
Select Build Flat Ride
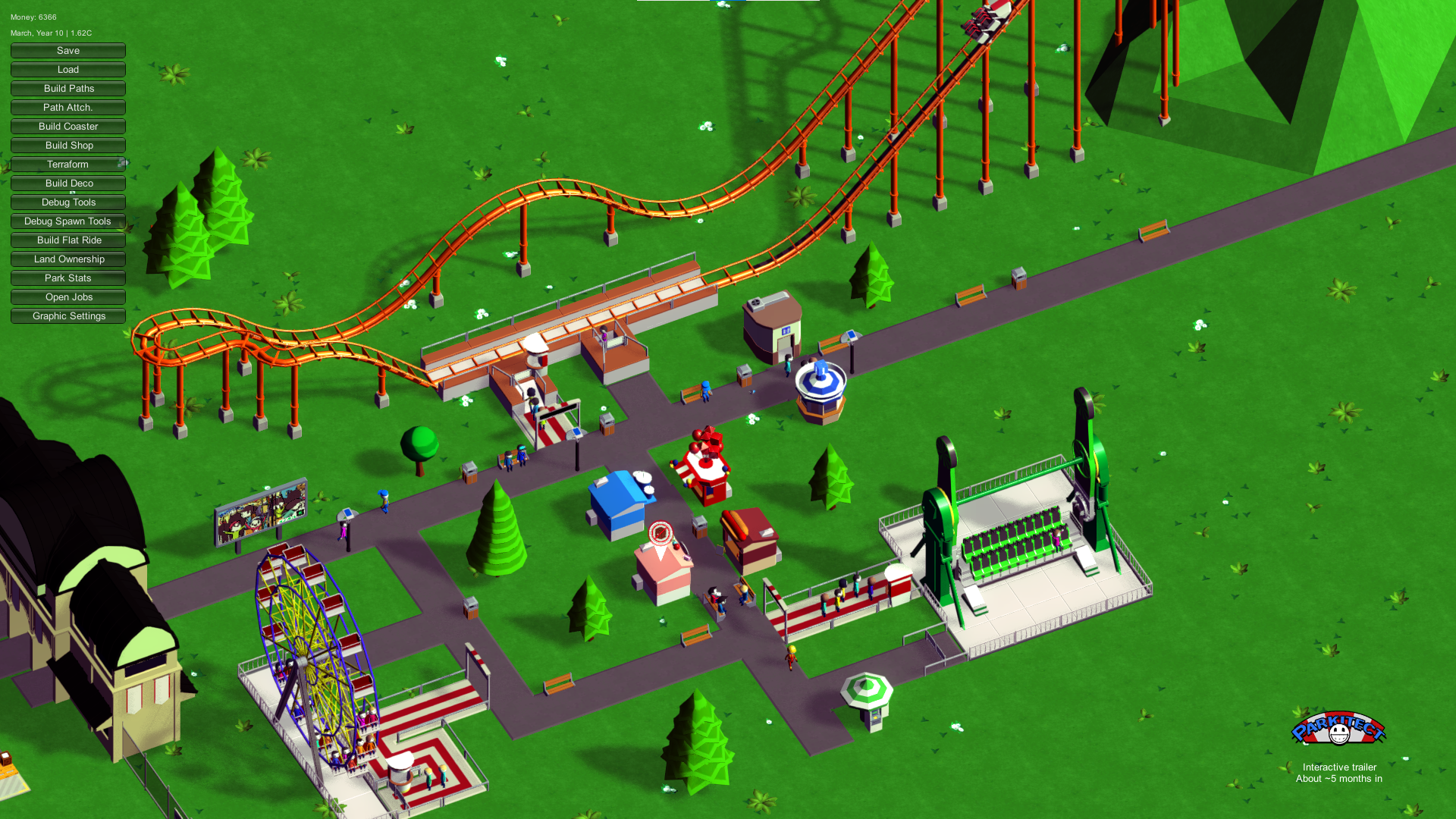coord(68,240)
